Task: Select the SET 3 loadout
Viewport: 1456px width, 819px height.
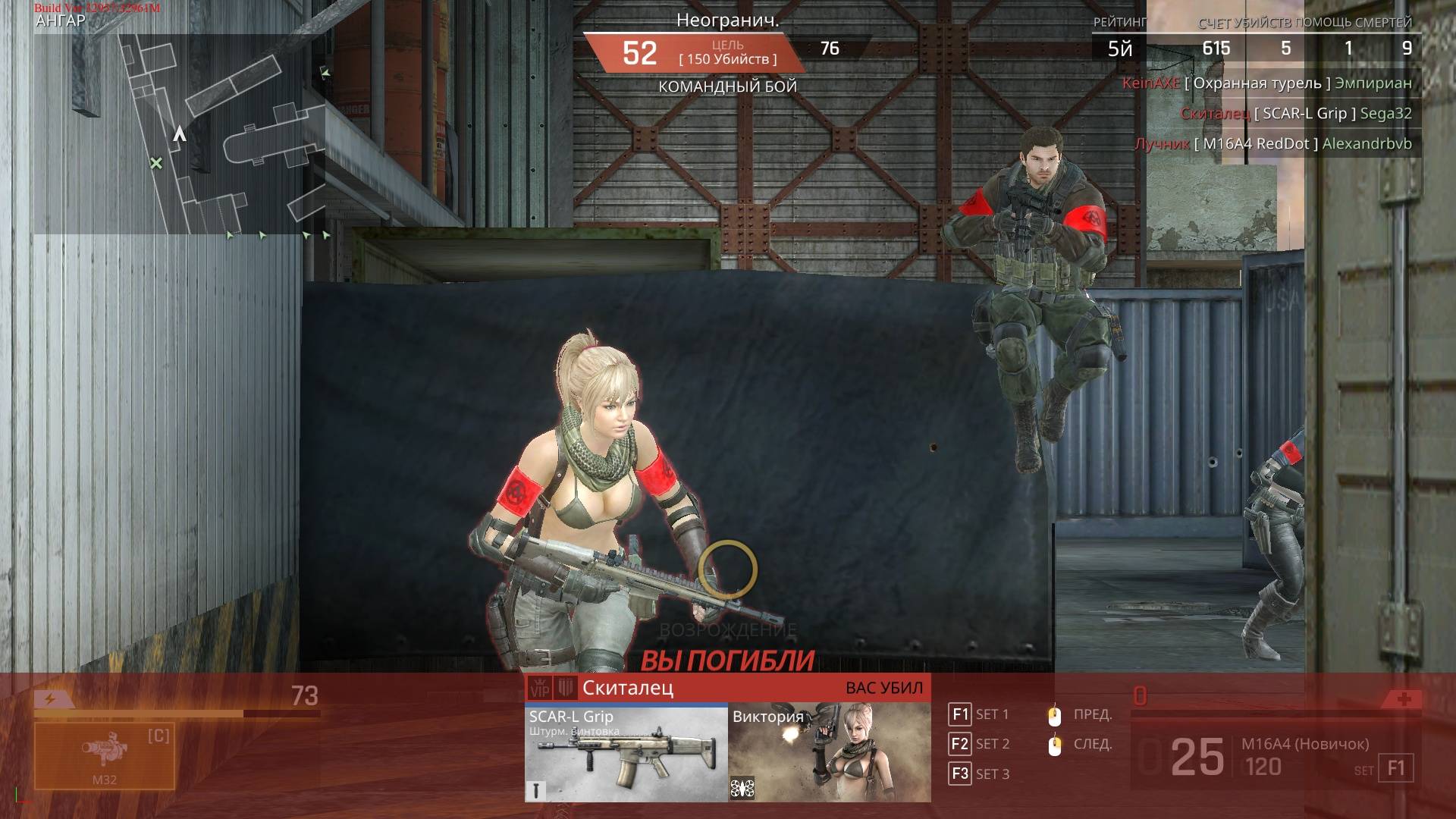Action: (x=979, y=773)
